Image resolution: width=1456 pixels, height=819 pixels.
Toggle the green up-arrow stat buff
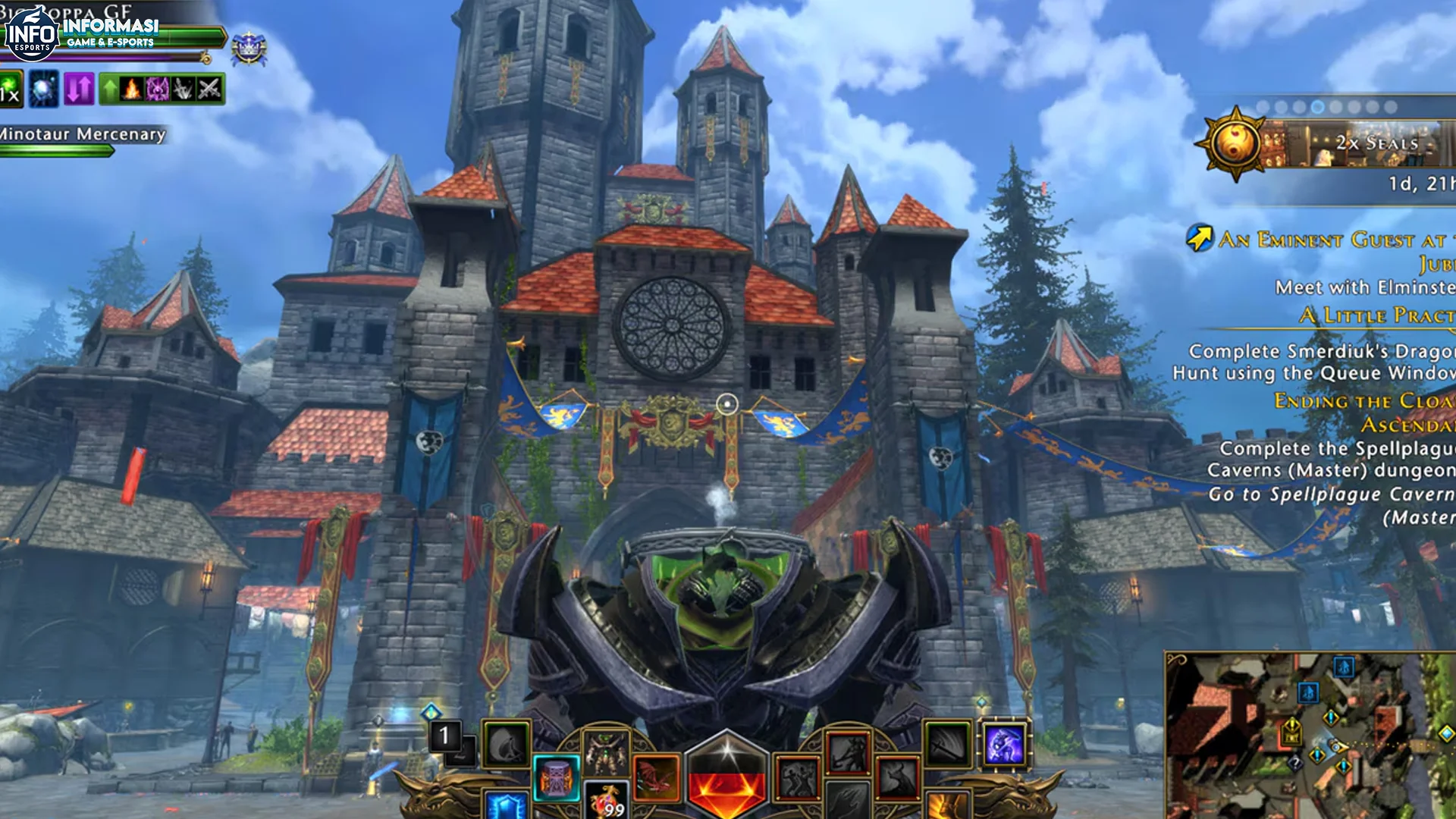pyautogui.click(x=110, y=89)
